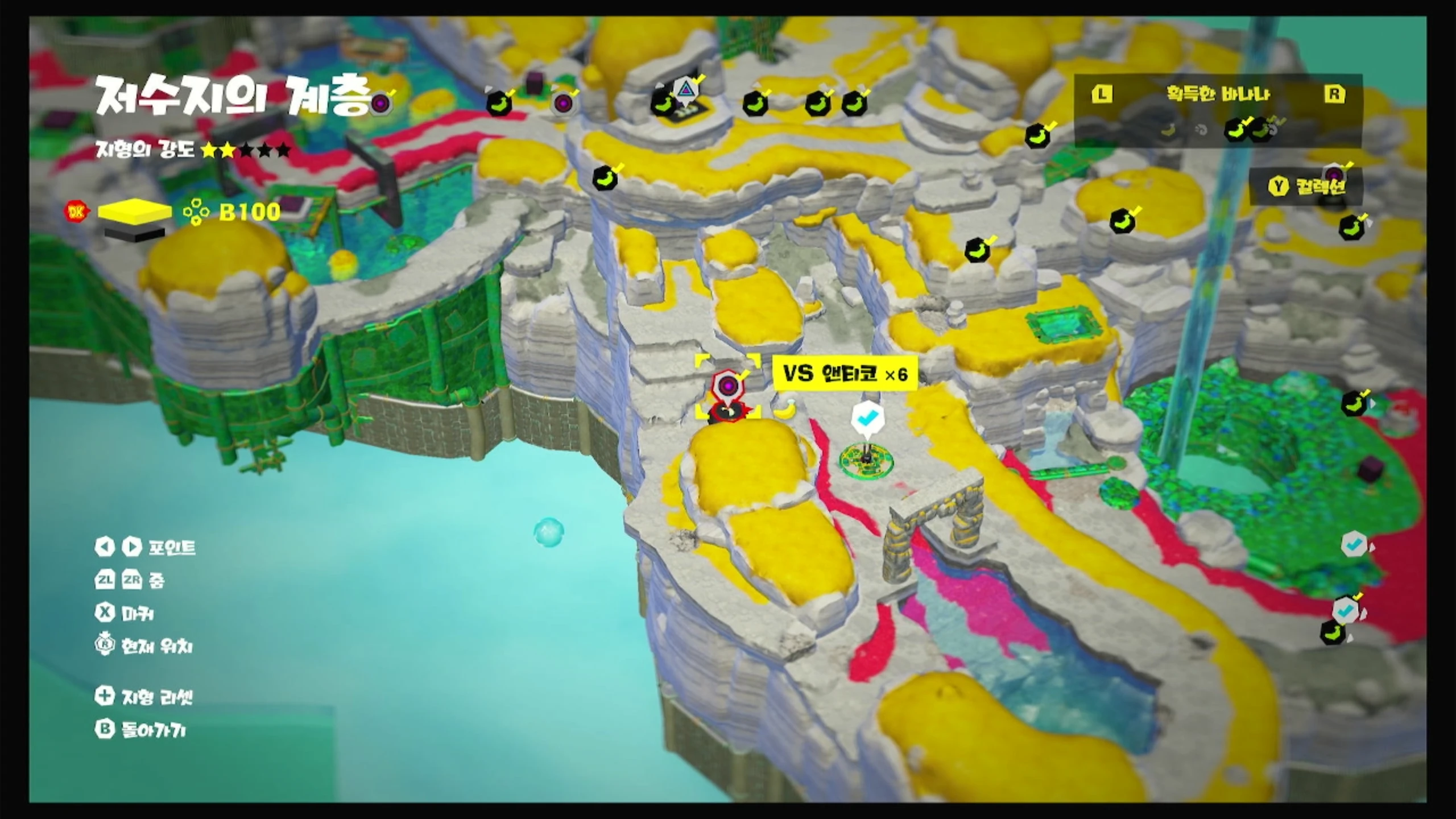Open the 컬렉션 collection button
The width and height of the screenshot is (1456, 819).
coord(1306,187)
